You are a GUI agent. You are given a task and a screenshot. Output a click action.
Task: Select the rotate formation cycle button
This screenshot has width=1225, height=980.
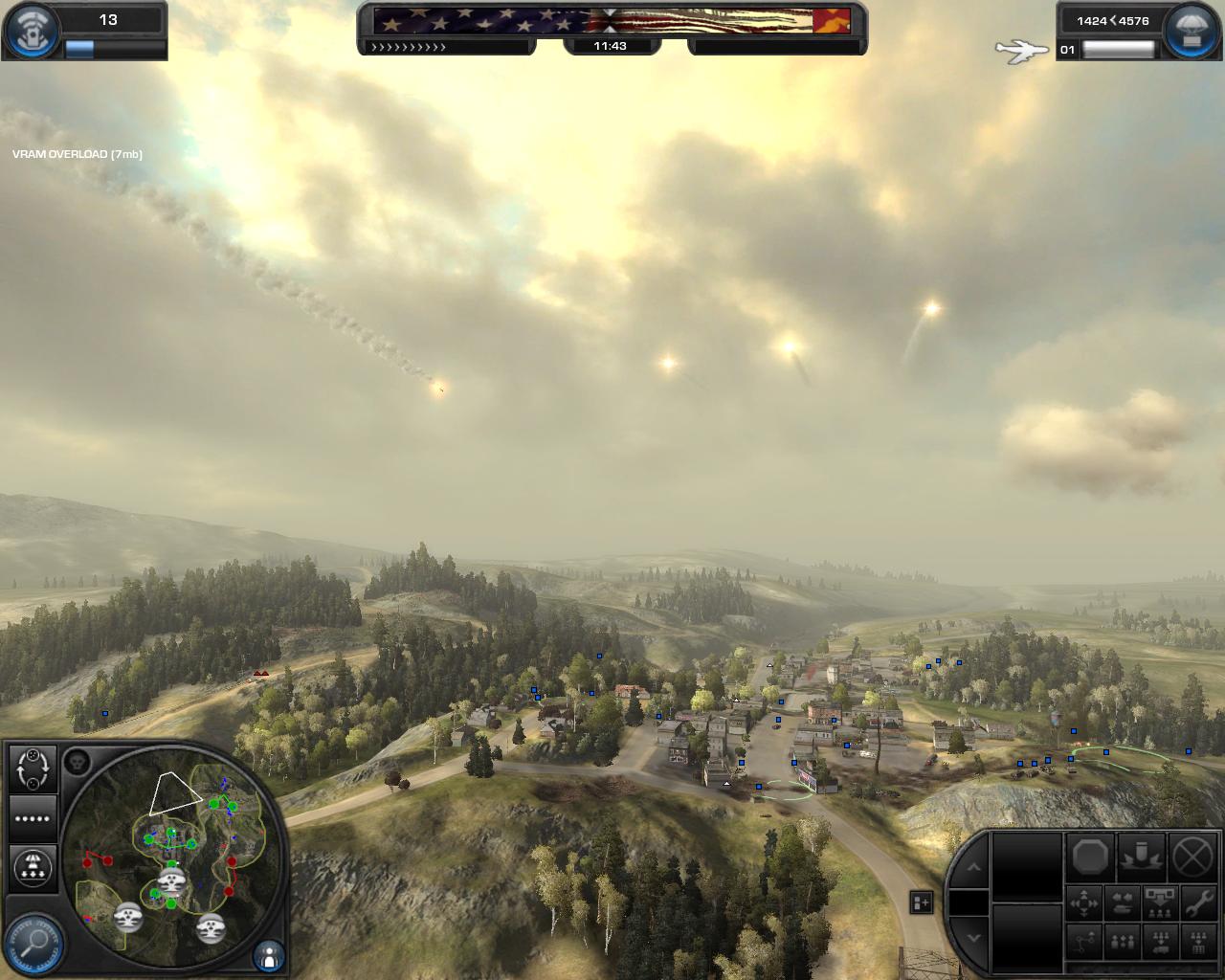[x=33, y=768]
